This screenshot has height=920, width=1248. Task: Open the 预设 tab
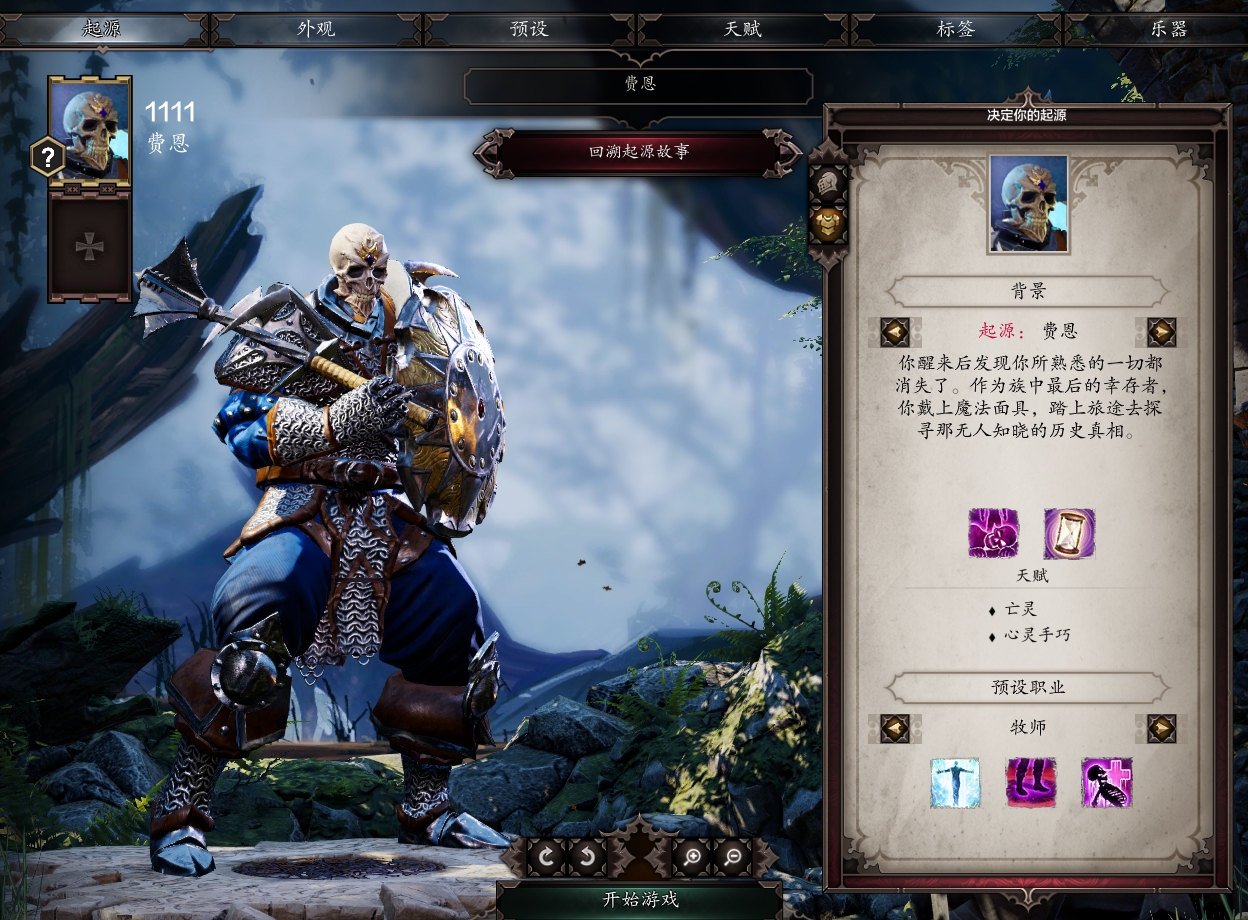pos(529,29)
